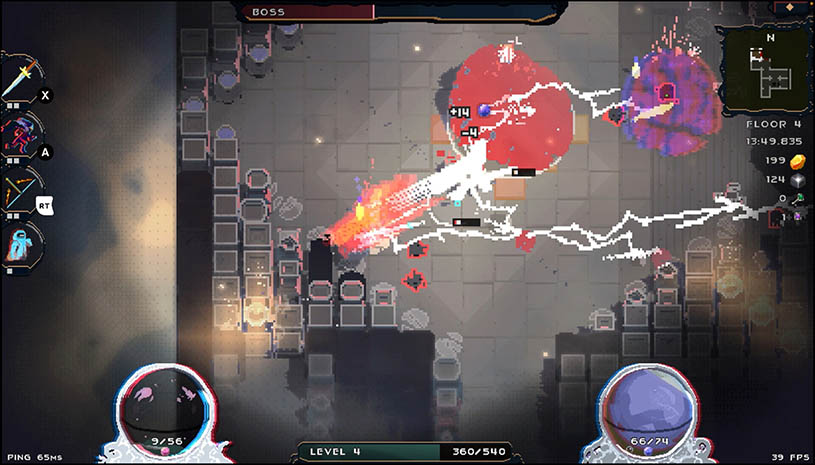Select the green key item icon
This screenshot has height=465, width=815.
[799, 199]
